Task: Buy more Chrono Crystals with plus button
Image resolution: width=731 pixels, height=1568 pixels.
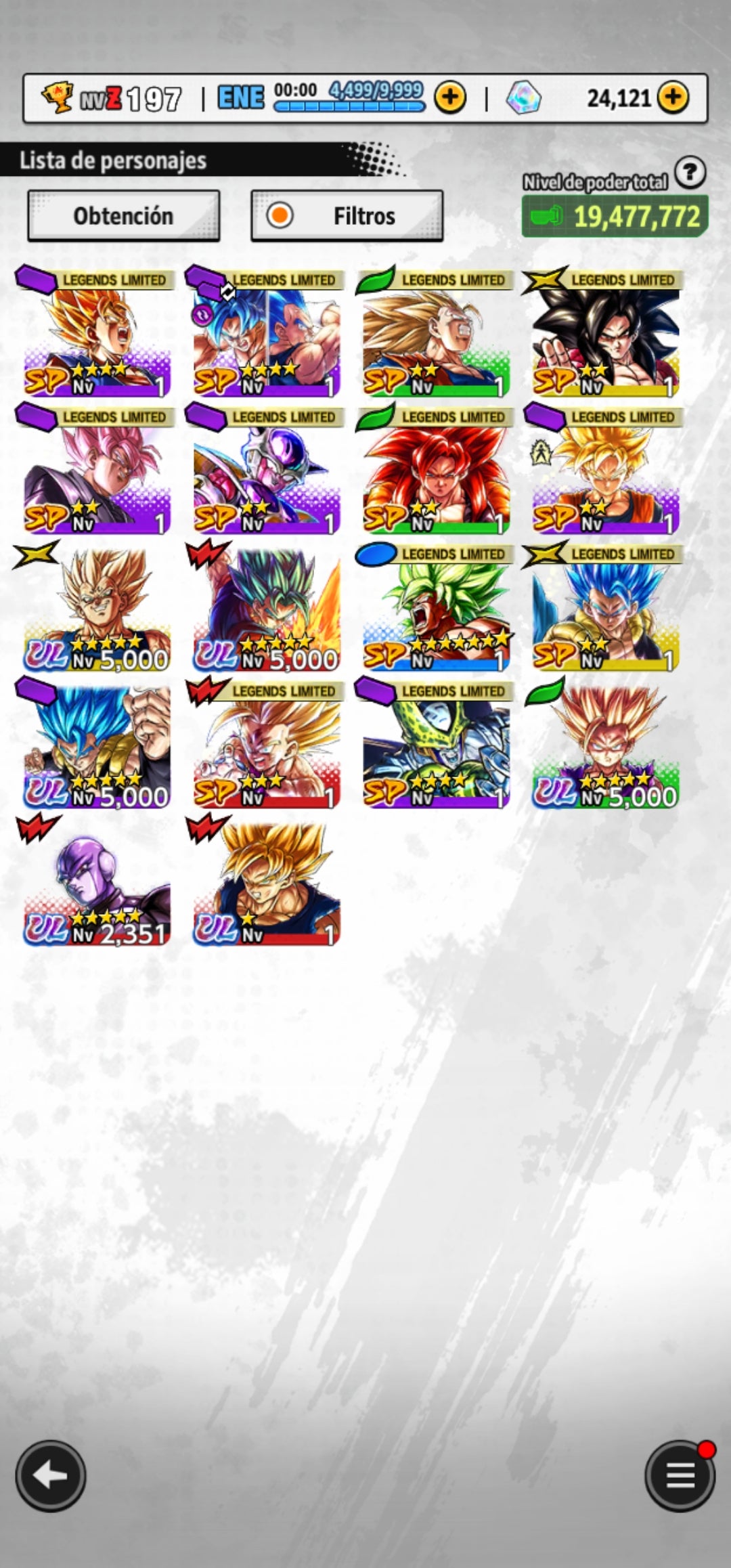Action: (x=672, y=98)
